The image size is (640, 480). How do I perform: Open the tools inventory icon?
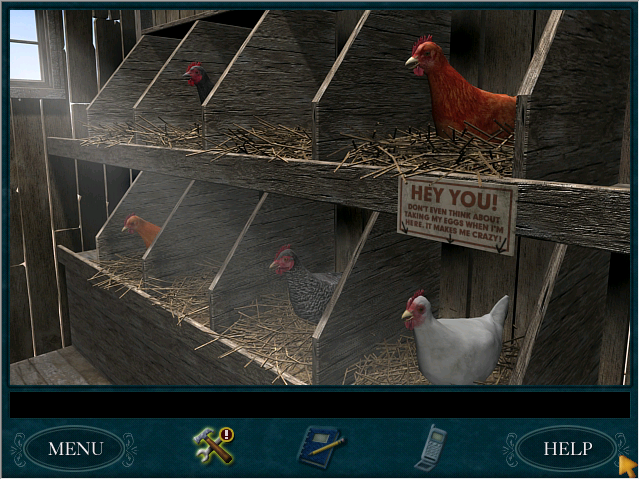(x=213, y=446)
